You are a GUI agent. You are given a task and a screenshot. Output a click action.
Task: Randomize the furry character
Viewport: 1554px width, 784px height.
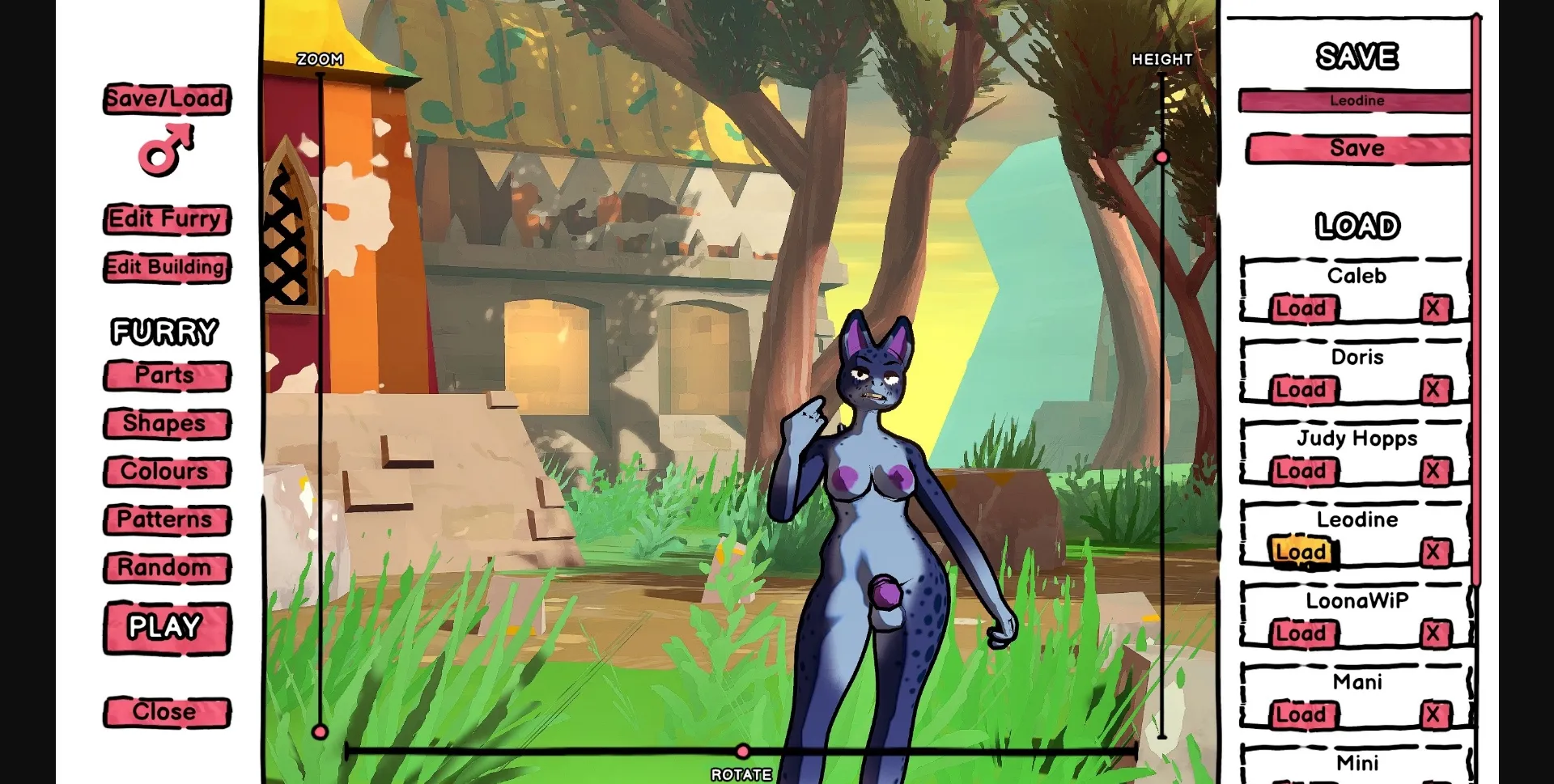tap(165, 567)
